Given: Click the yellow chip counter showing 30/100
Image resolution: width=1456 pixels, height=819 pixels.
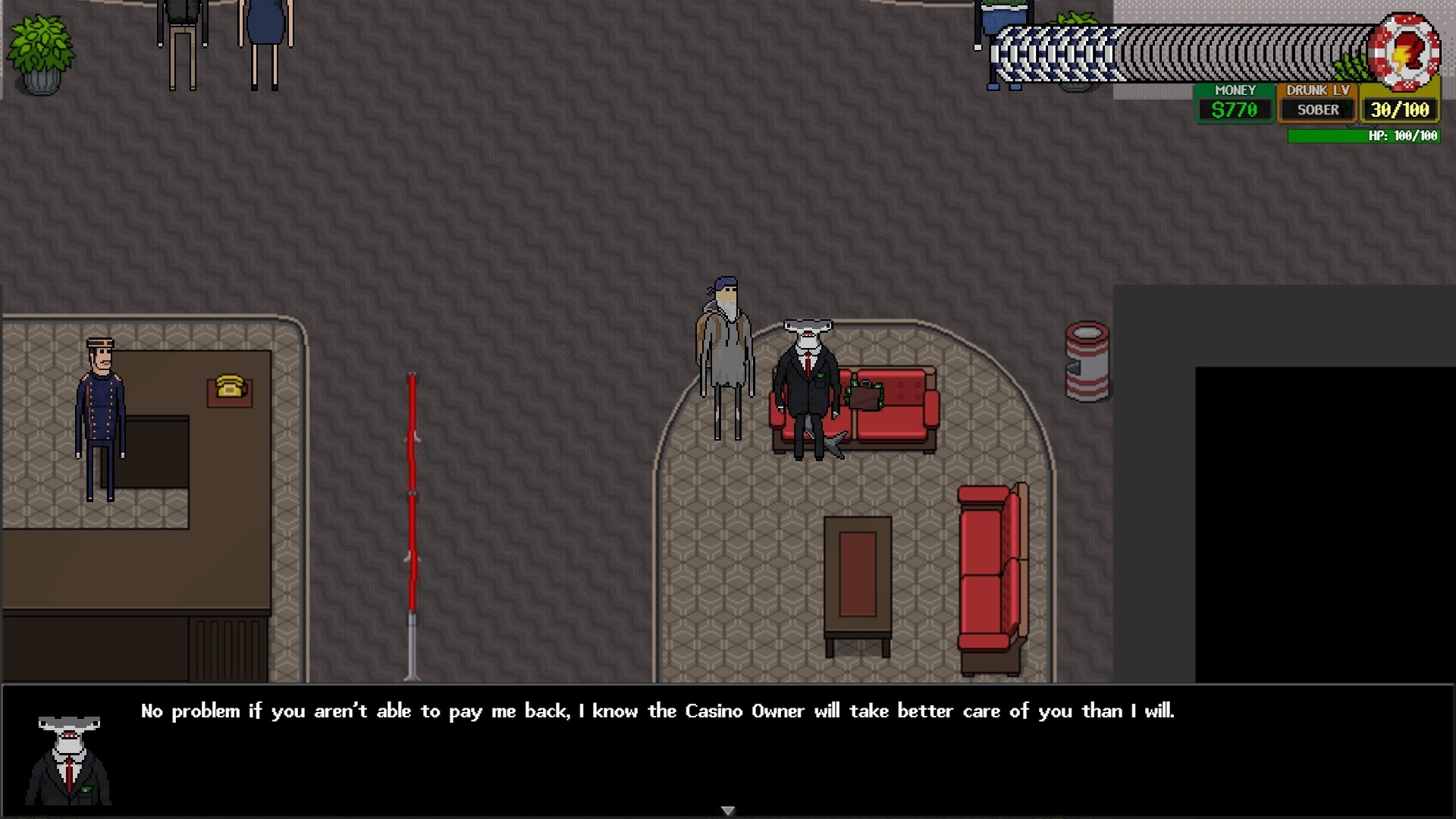Looking at the screenshot, I should (1400, 108).
